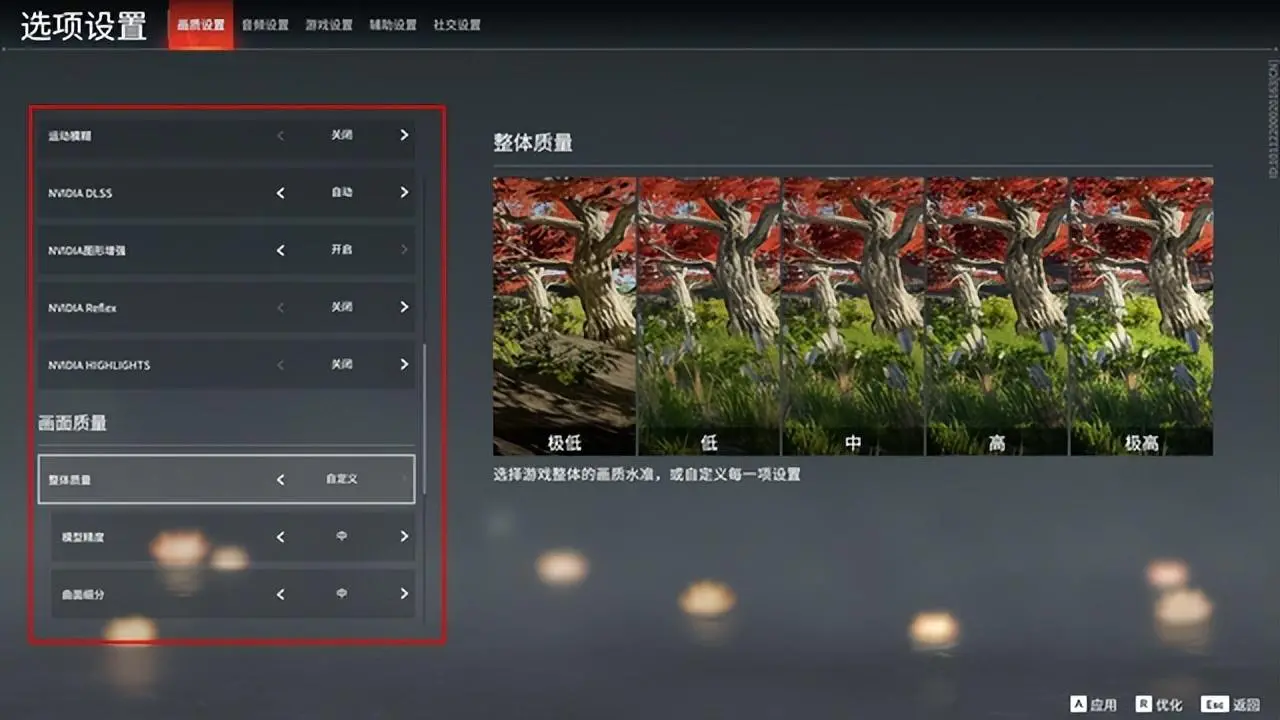Enable NVIDIA Reflex using its arrow
The width and height of the screenshot is (1280, 720).
tap(404, 307)
